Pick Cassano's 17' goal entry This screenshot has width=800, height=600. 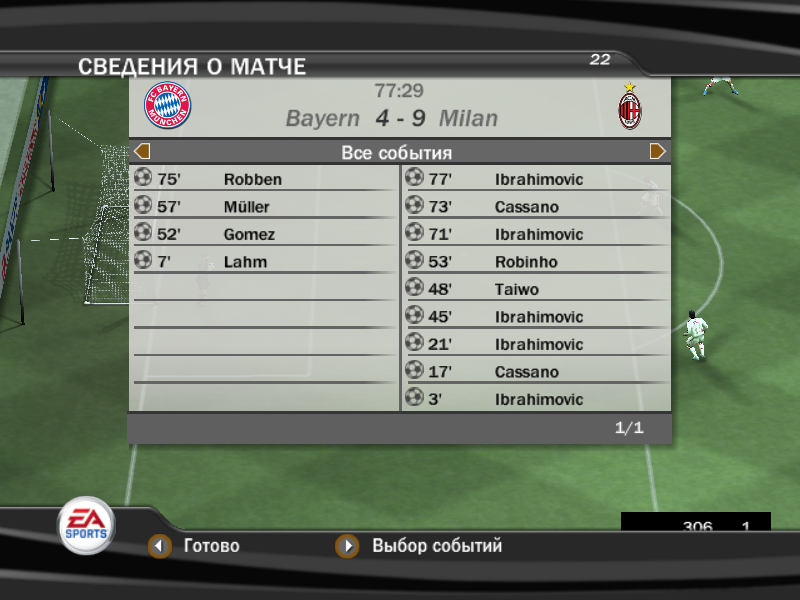[x=536, y=372]
